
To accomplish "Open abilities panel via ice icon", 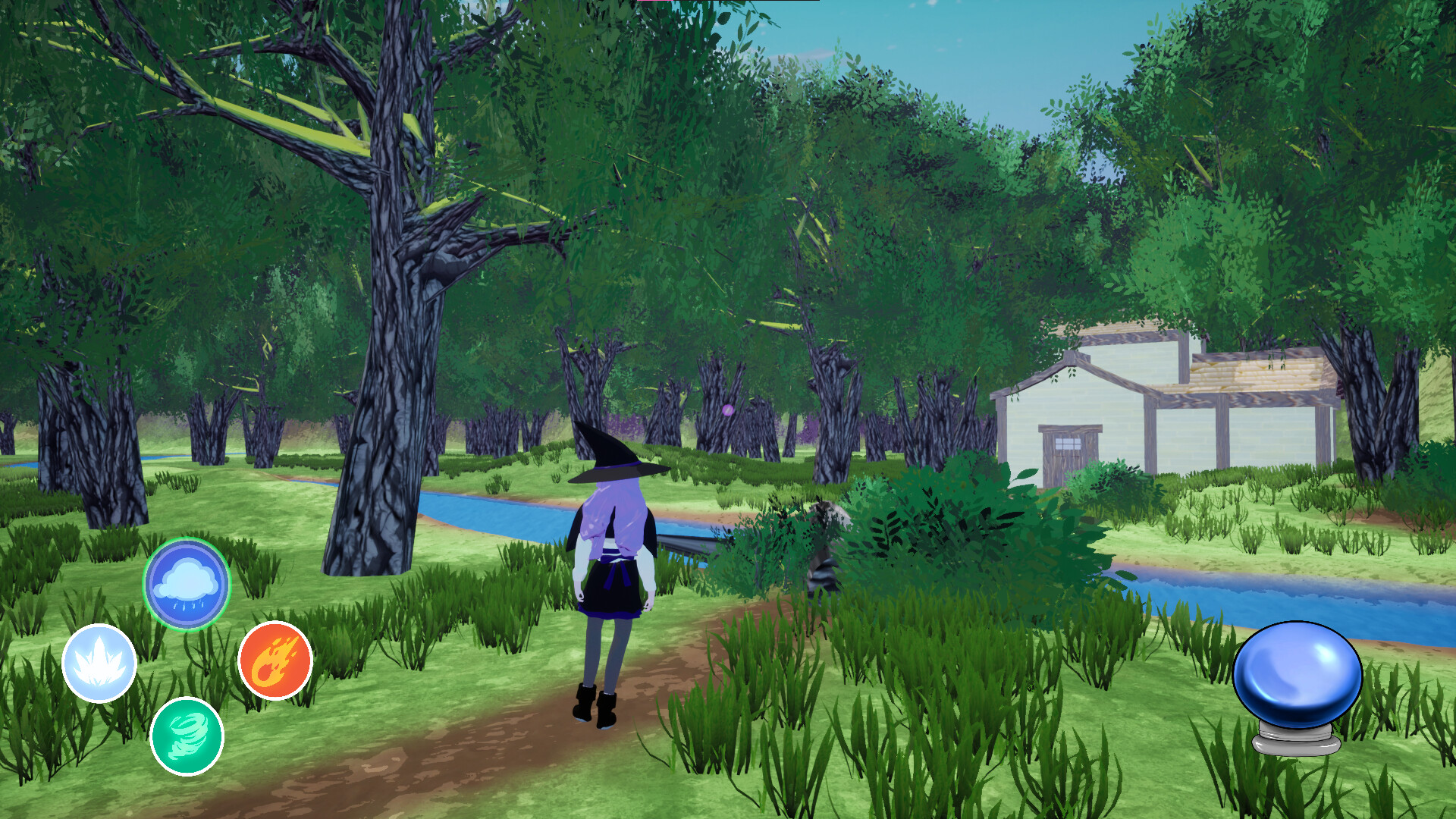I will pos(100,664).
